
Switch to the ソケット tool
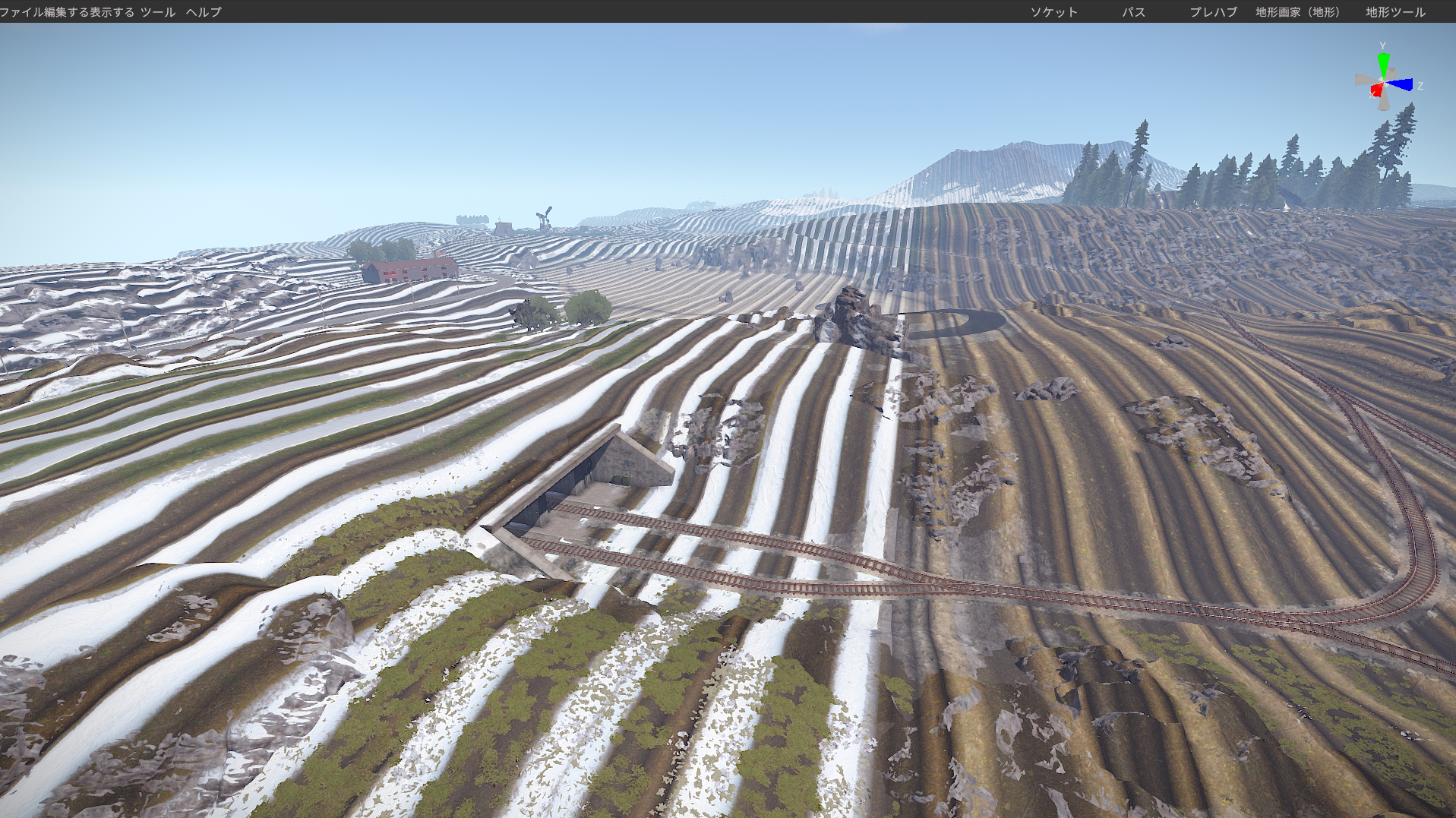pyautogui.click(x=1053, y=12)
